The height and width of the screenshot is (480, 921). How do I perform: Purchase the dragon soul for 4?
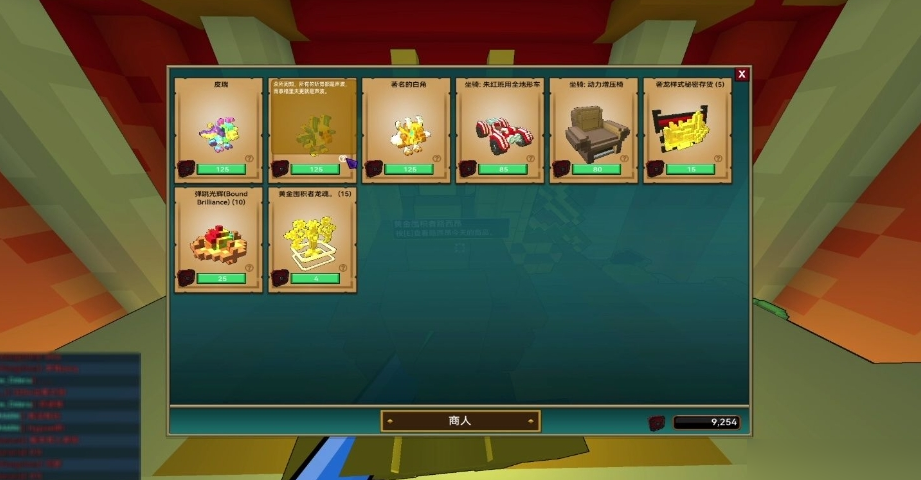(x=316, y=278)
